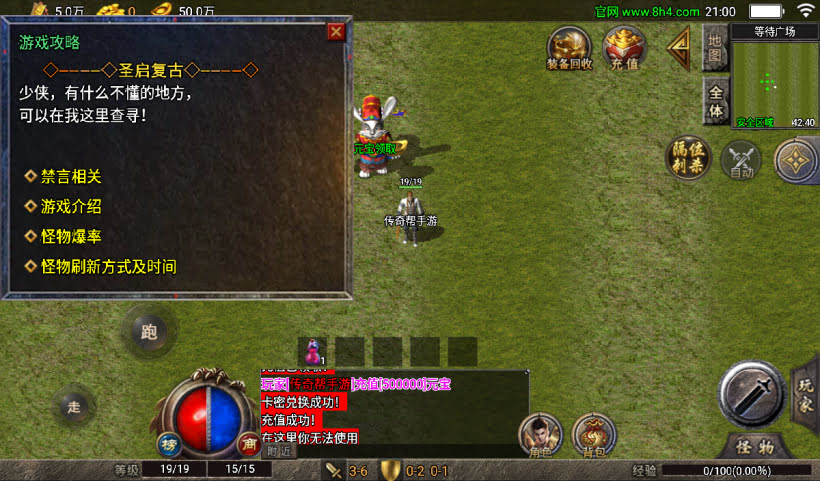Open the 角色 character sheet

540,435
